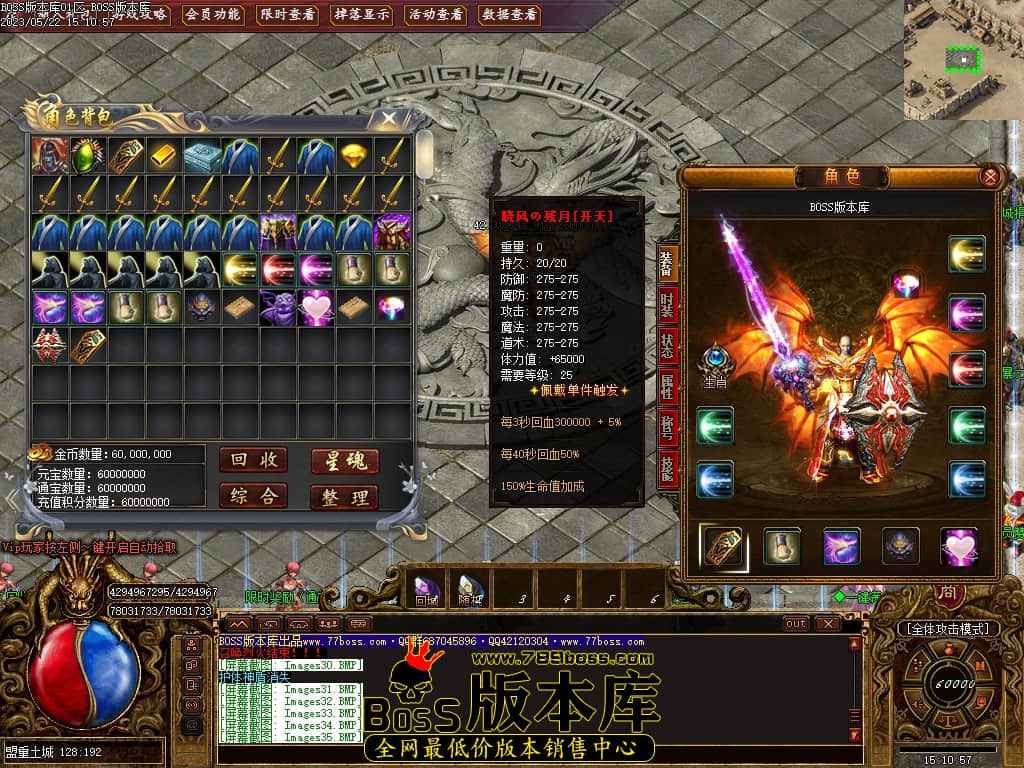Switch to the 状态 status tab

[667, 346]
